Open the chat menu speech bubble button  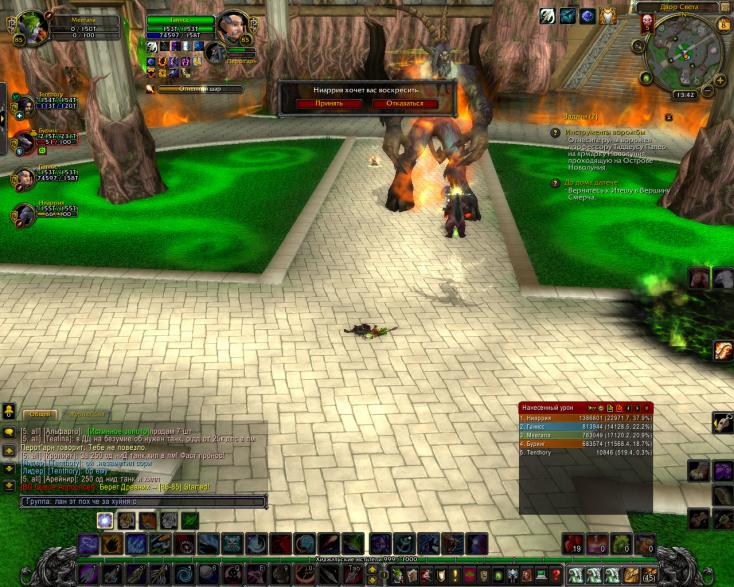pos(9,432)
